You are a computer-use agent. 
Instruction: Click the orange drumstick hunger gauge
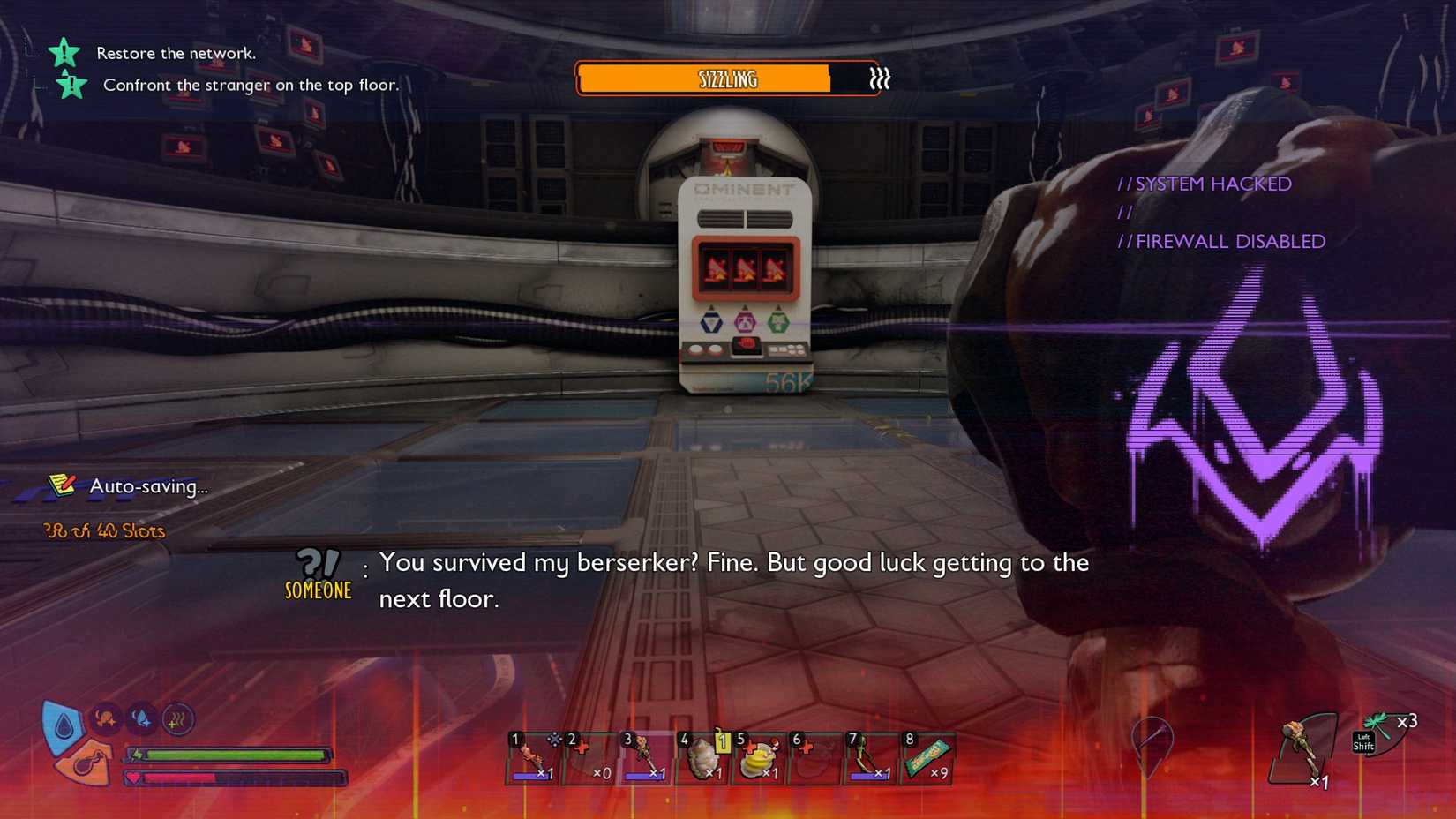pos(85,764)
